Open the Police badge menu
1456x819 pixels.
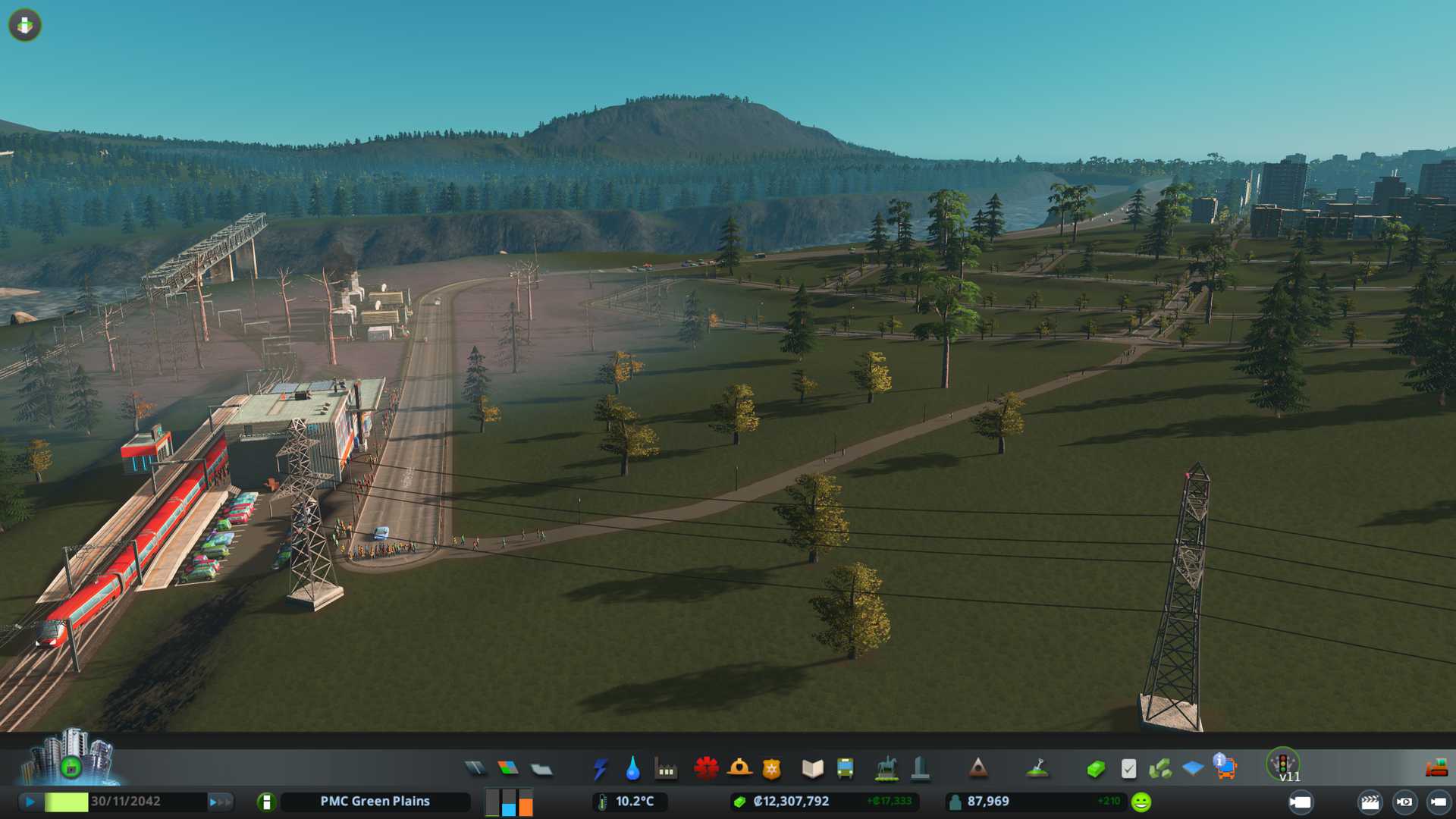coord(771,769)
